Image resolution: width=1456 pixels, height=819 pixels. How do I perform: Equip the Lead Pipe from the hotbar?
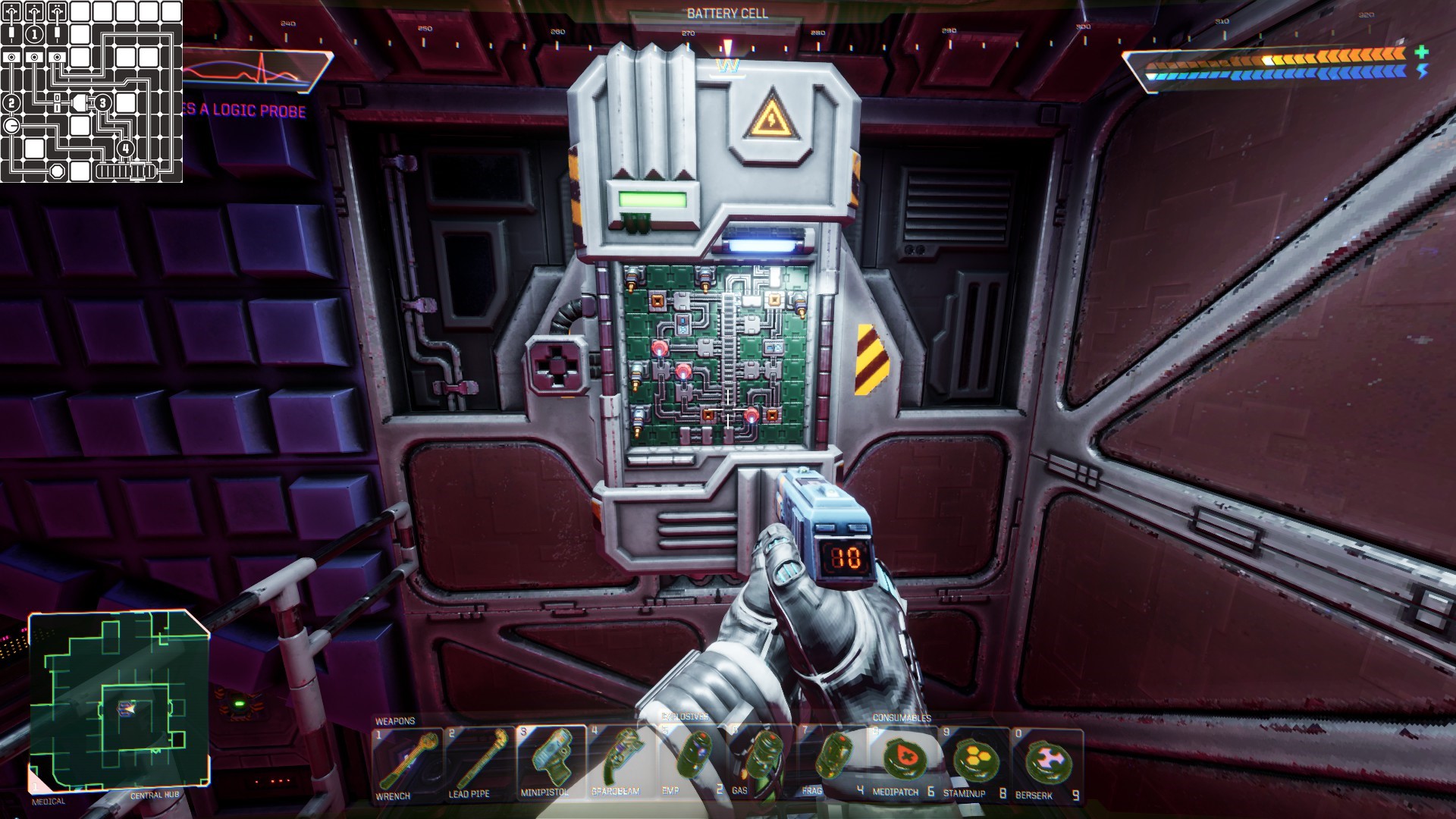pos(479,762)
